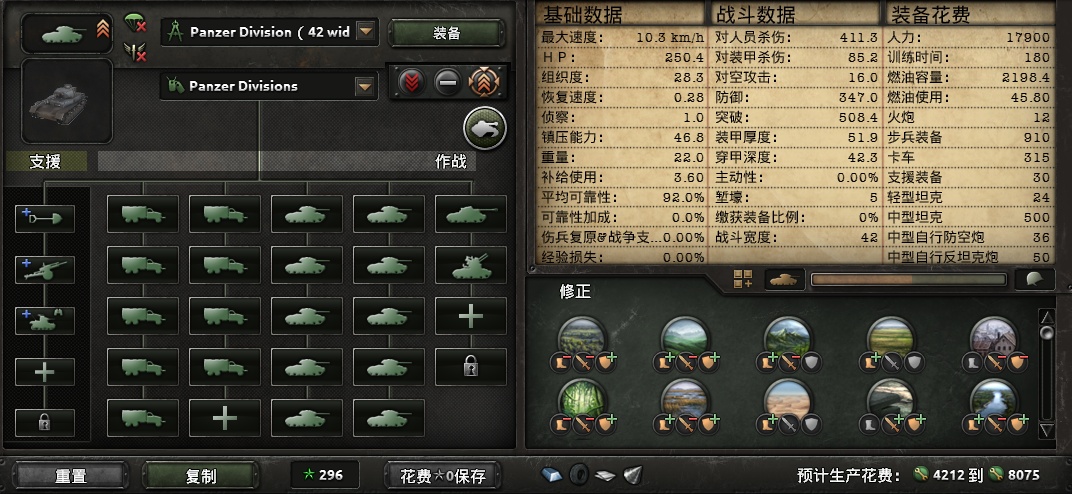Choose the neutral minus priority button
1072x494 pixels.
(x=448, y=83)
